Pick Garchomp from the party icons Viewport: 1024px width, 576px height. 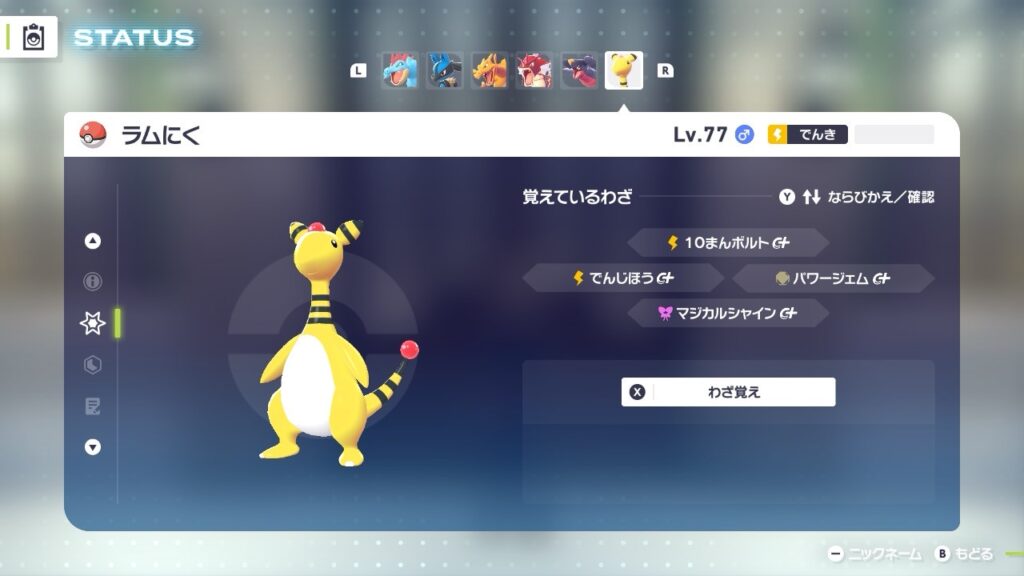coord(579,71)
